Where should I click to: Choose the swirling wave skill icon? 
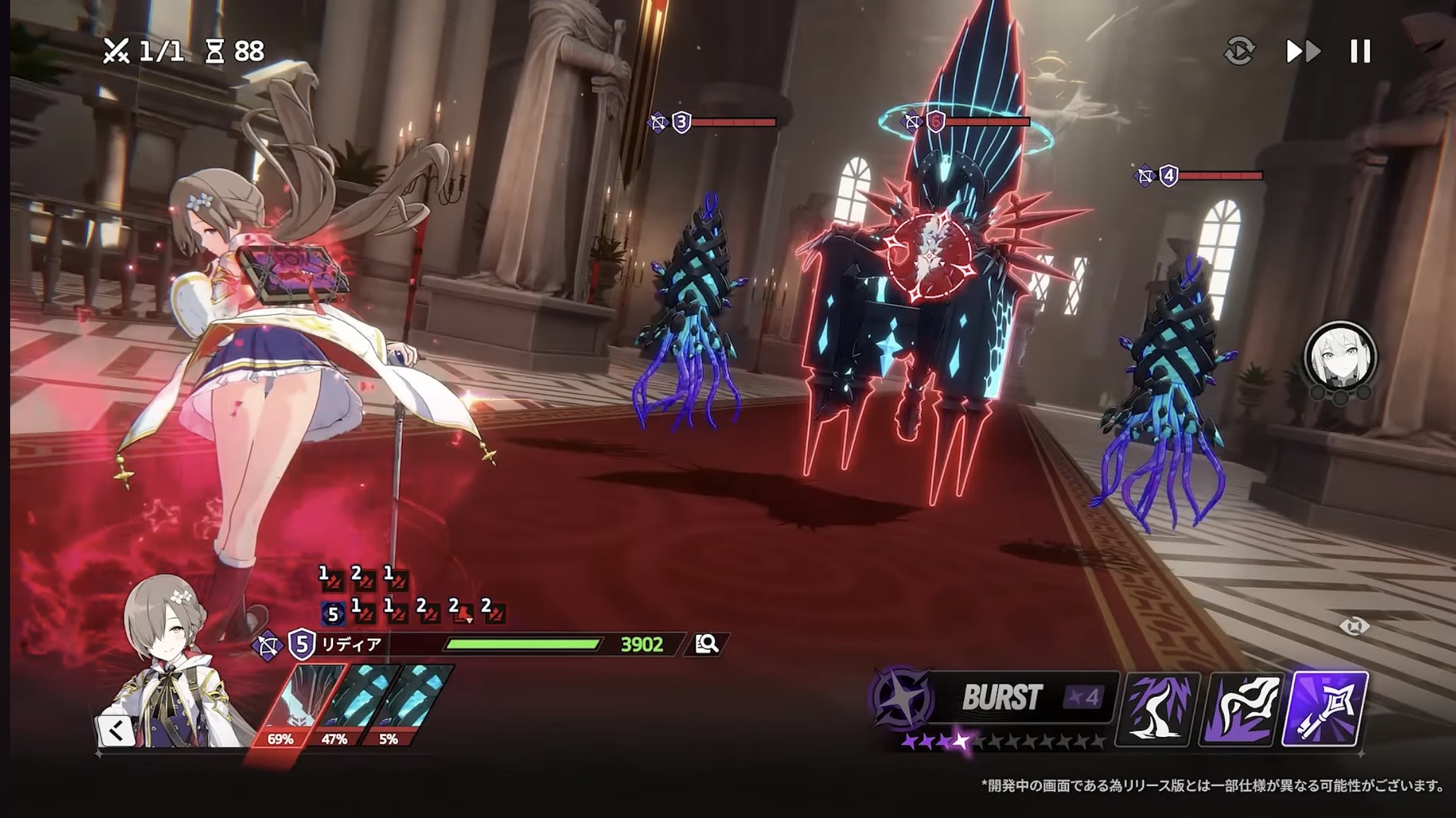pyautogui.click(x=1241, y=708)
